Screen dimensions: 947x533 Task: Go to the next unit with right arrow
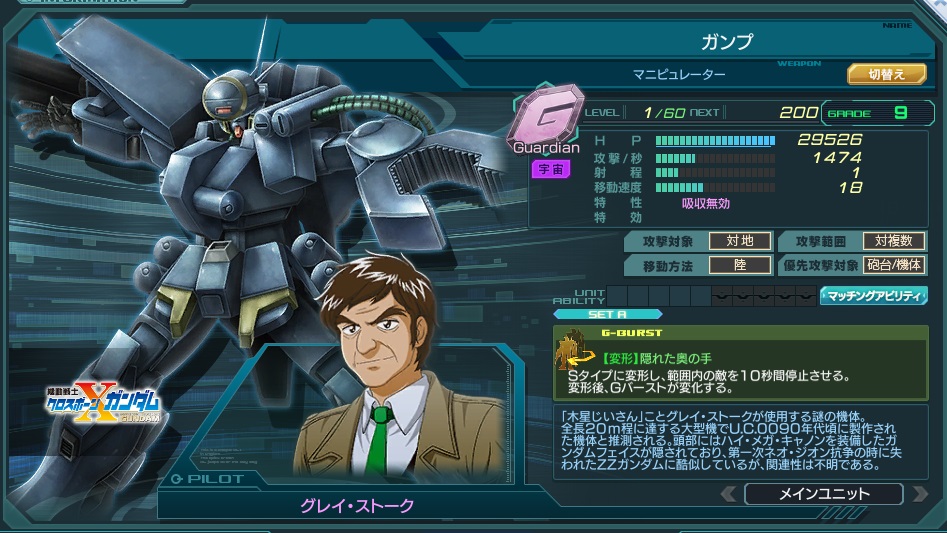pyautogui.click(x=918, y=494)
